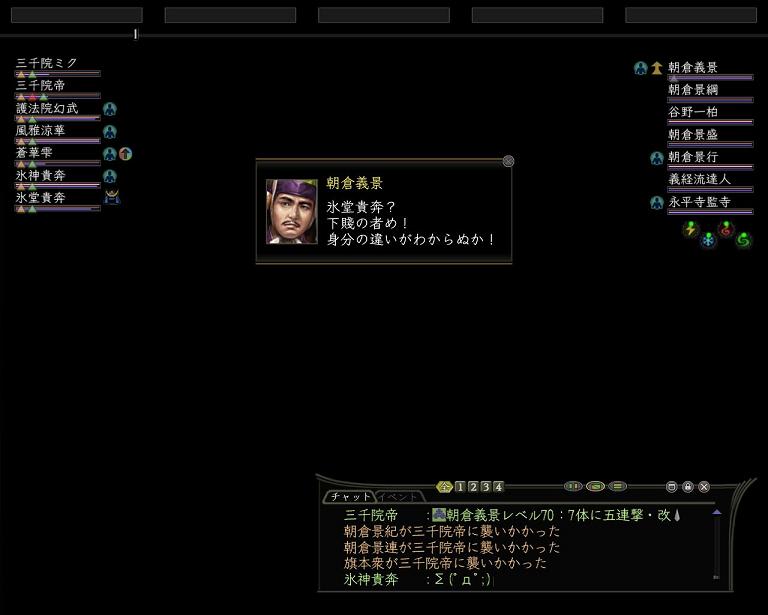
Task: Pick party member 護法院幻武
Action: pos(47,108)
